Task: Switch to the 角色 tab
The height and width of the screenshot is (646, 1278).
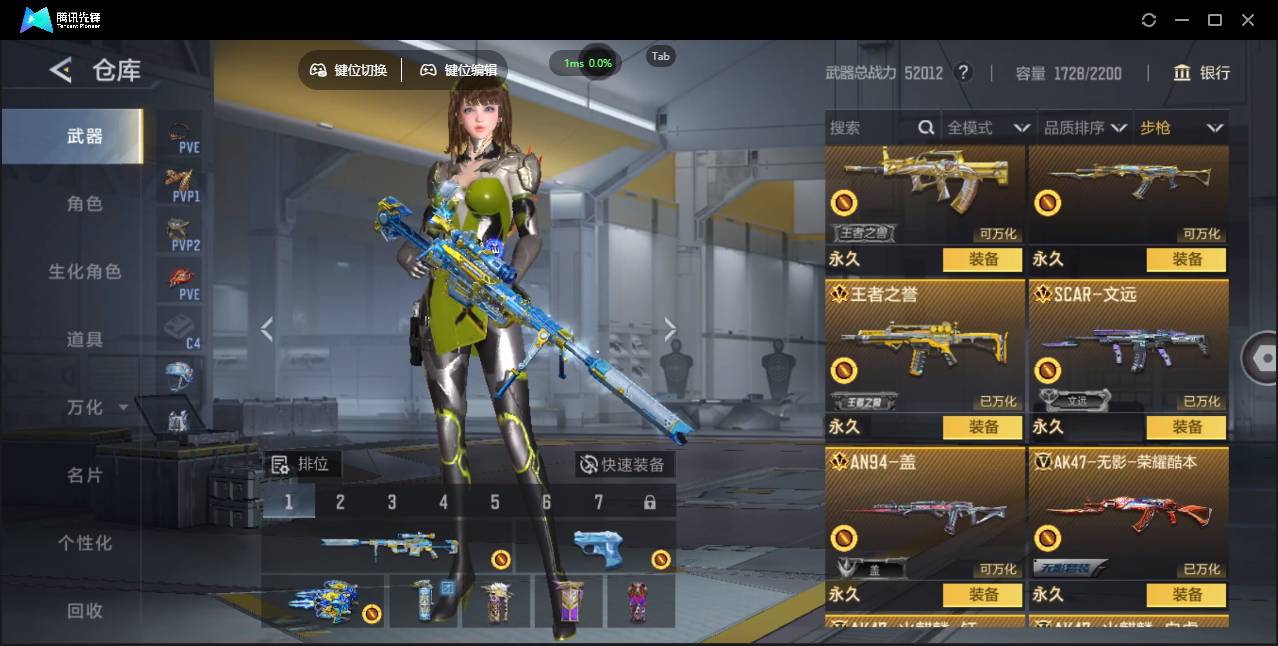Action: [x=85, y=204]
